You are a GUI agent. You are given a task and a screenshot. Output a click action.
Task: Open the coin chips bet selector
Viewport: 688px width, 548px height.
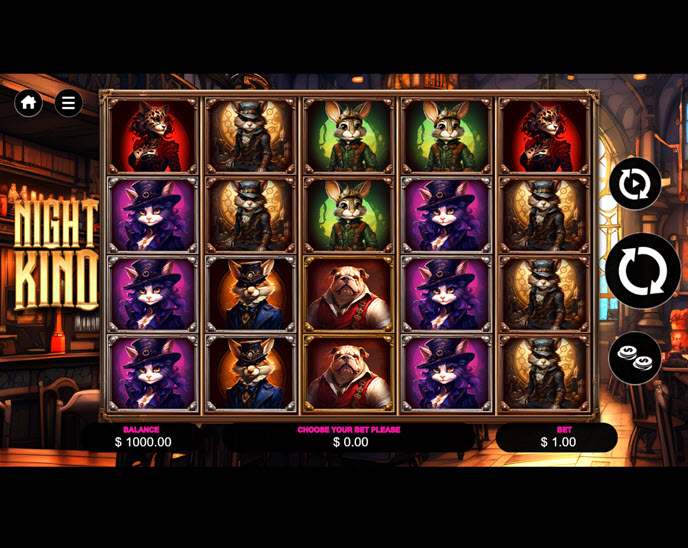click(635, 357)
